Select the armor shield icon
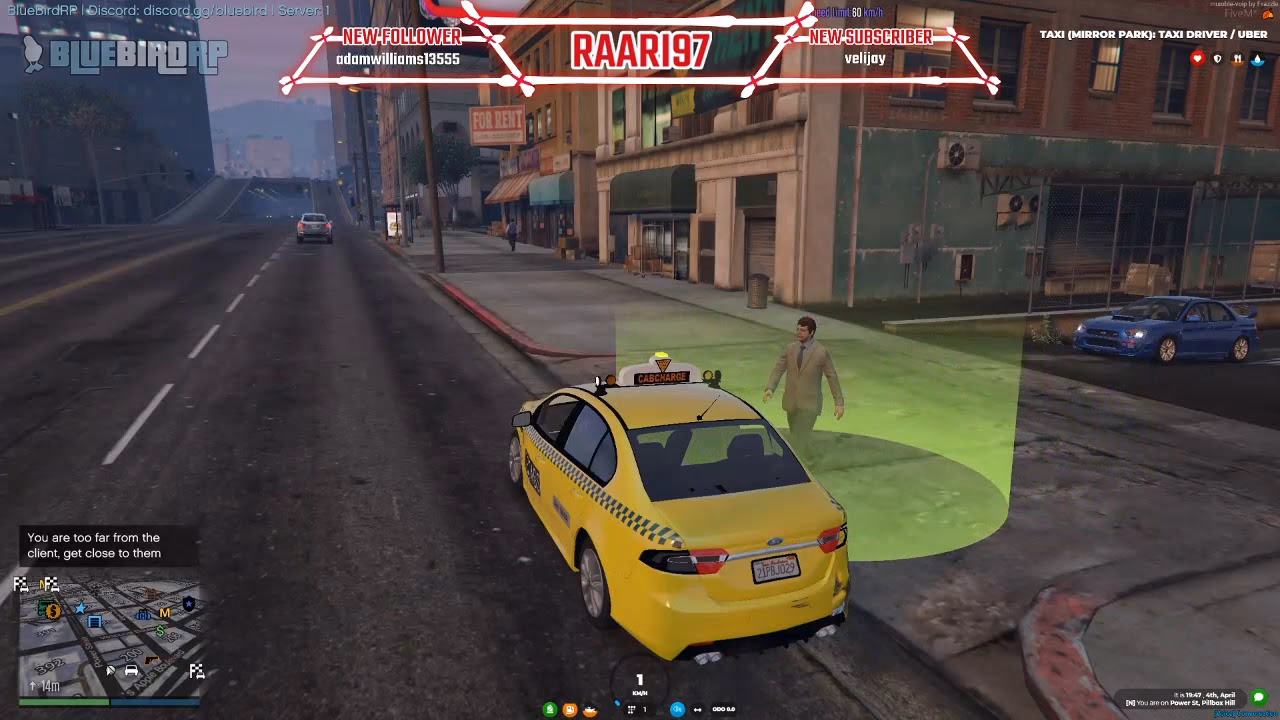Viewport: 1280px width, 720px height. [x=1217, y=58]
